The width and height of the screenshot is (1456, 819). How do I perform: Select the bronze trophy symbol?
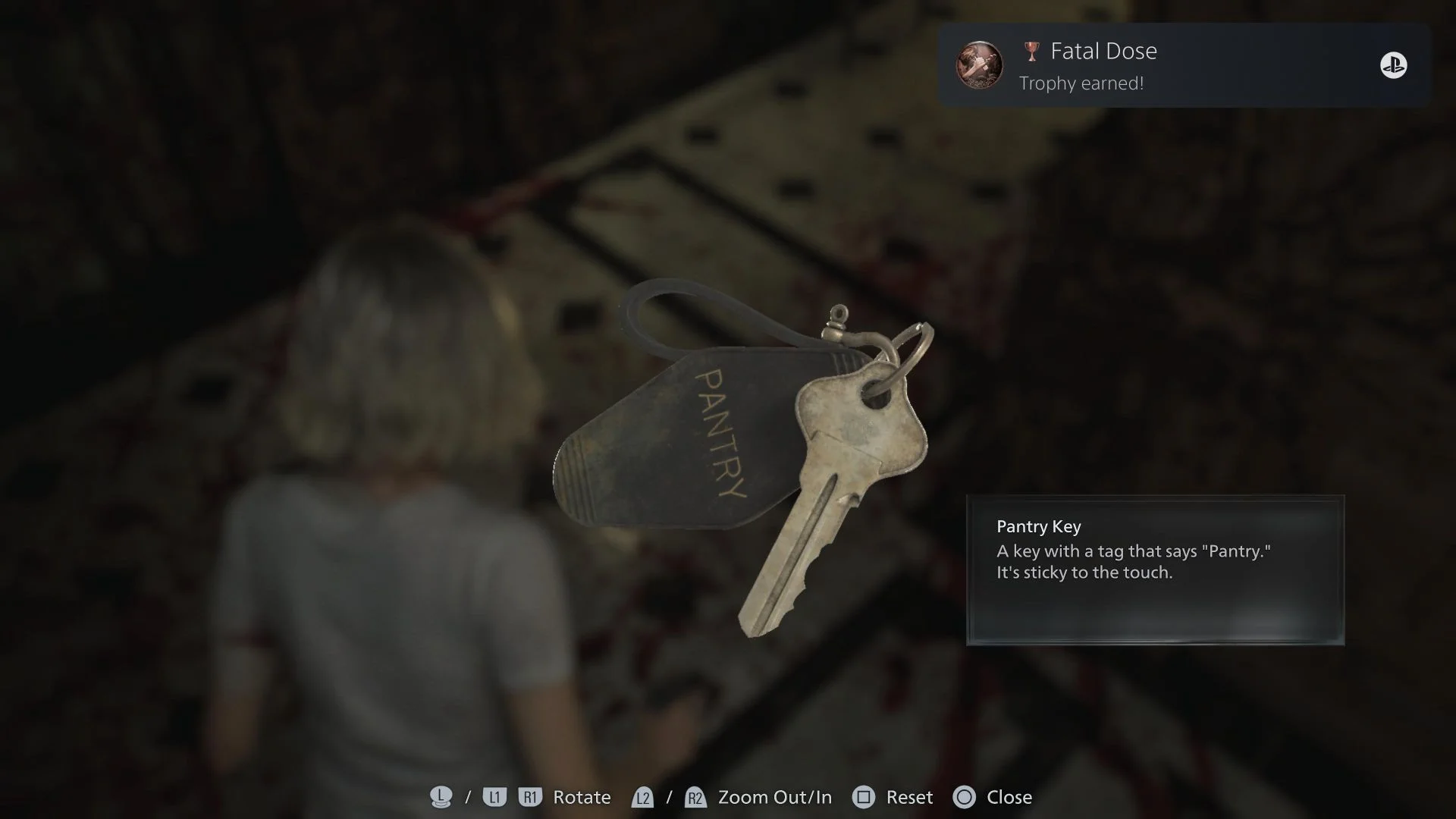[x=1030, y=50]
